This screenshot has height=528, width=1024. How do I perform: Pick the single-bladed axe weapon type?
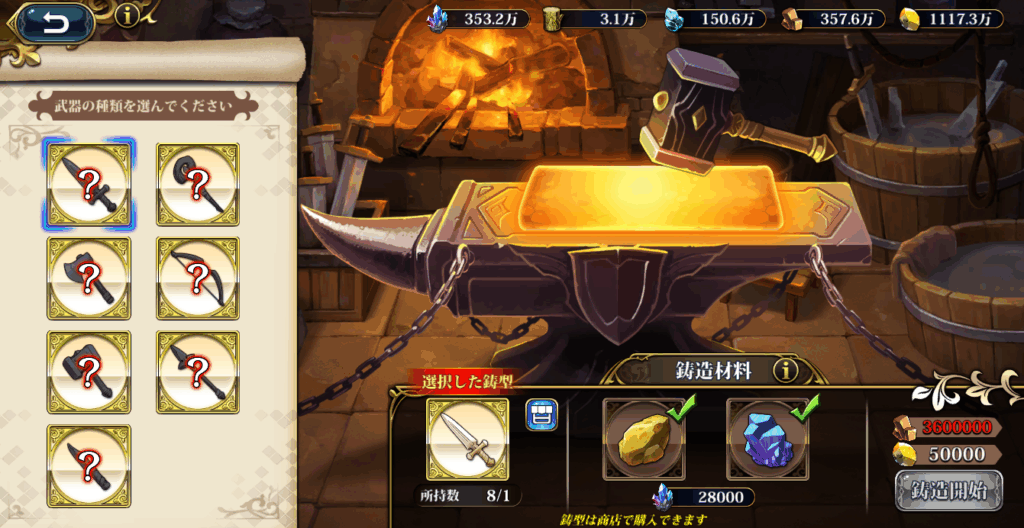coord(89,279)
